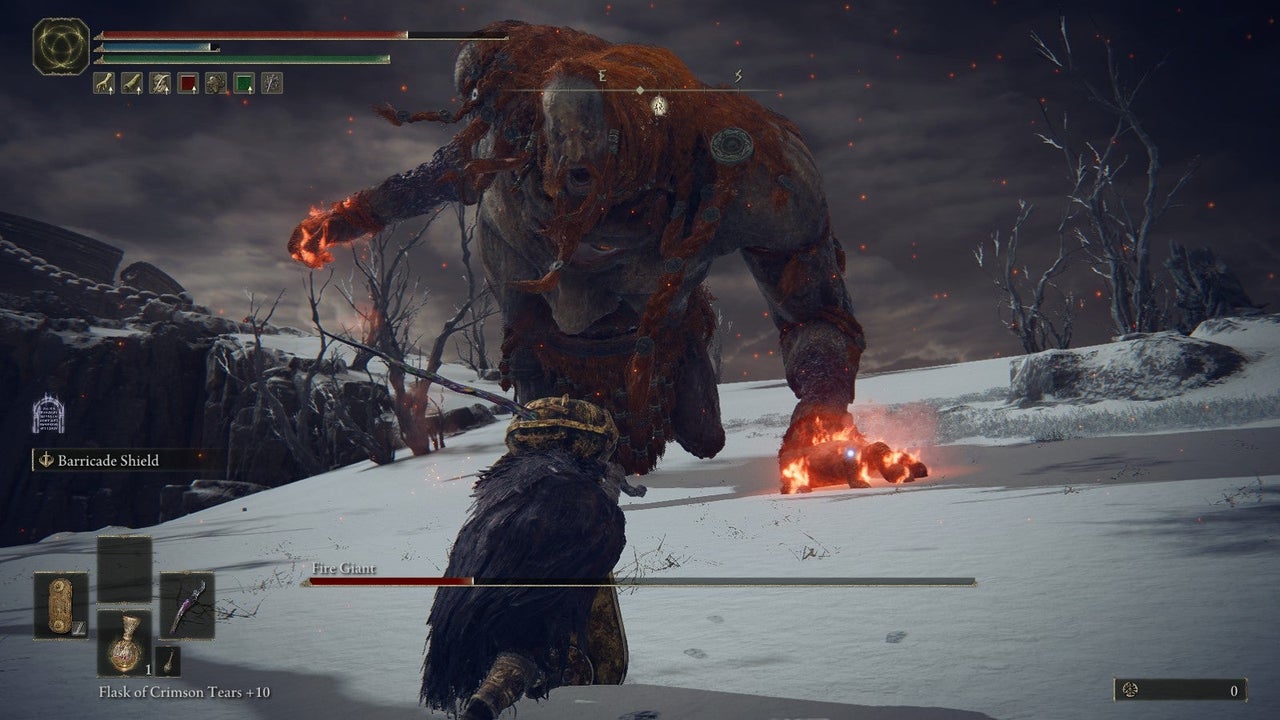Click the golden rune emblem beside the bars
Image resolution: width=1280 pixels, height=720 pixels.
coord(61,46)
